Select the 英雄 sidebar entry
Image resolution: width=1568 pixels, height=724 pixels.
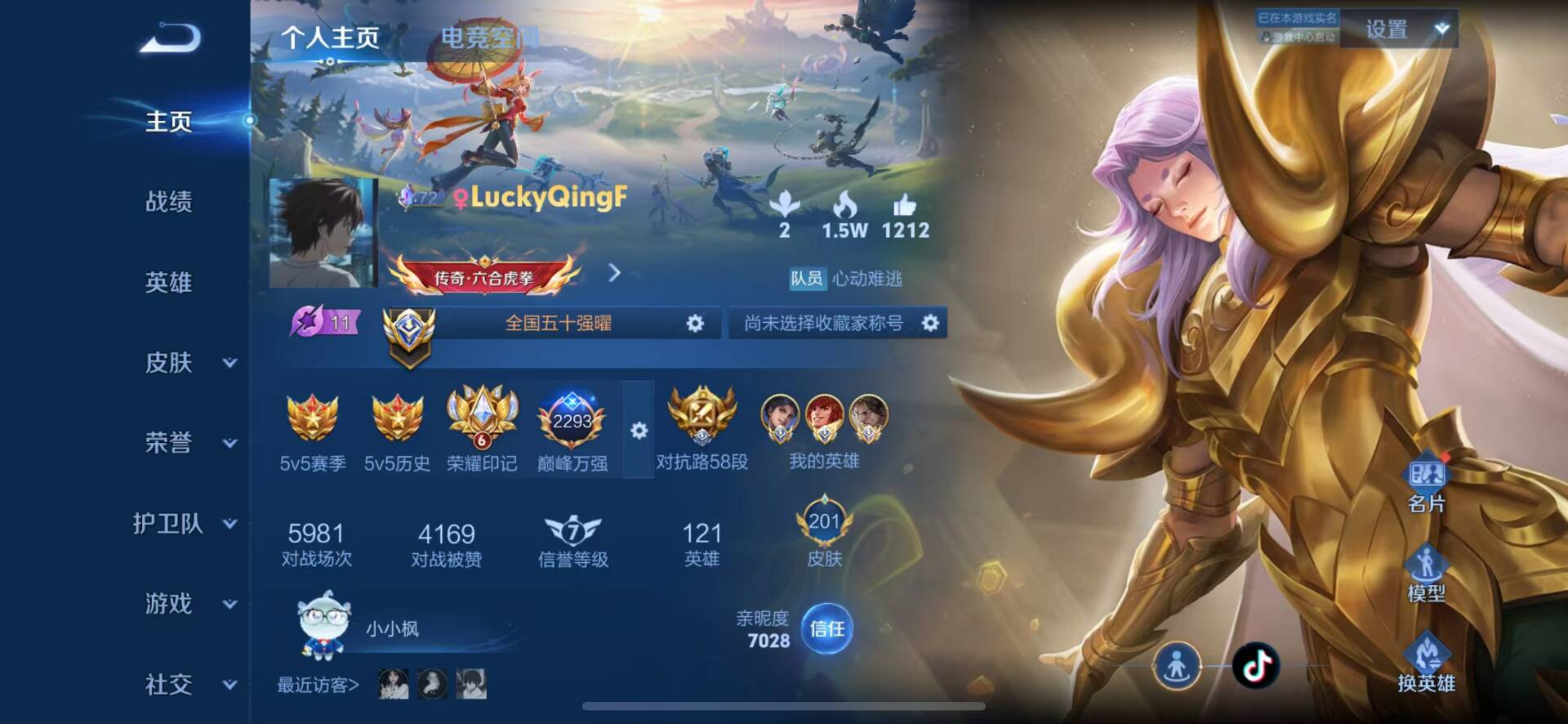point(169,283)
